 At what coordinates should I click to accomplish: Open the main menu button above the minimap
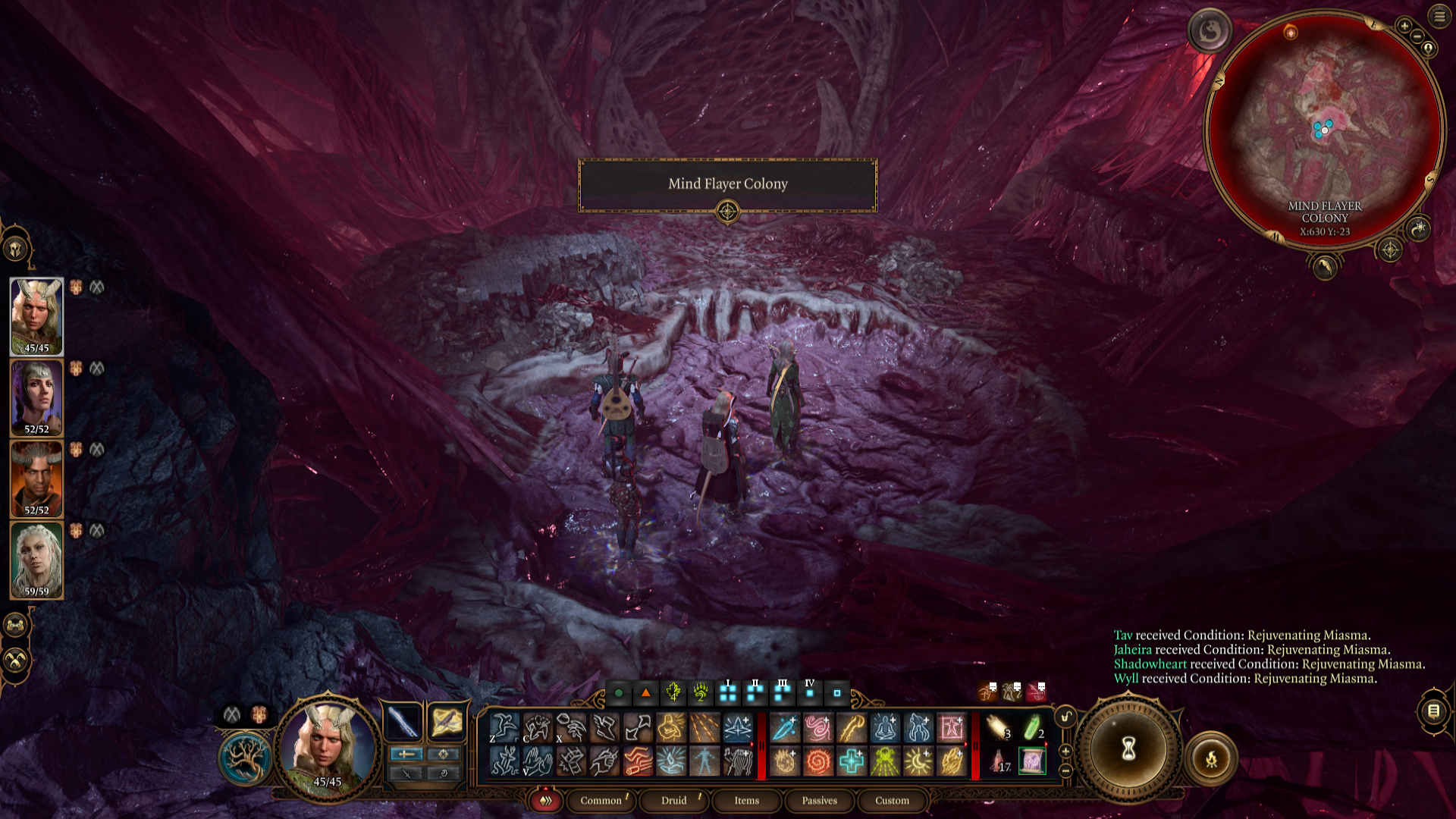click(x=1439, y=16)
